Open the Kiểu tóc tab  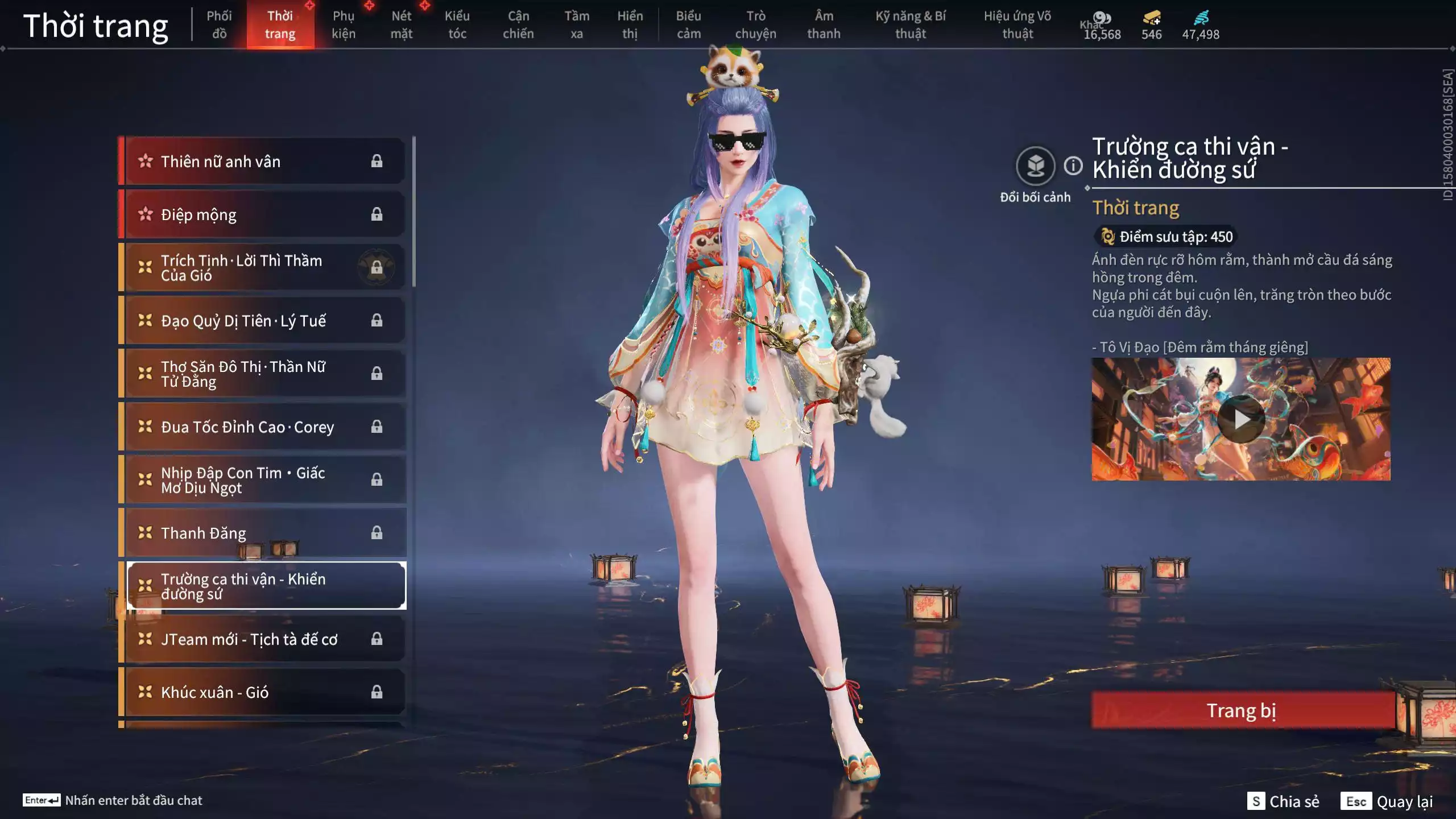(x=457, y=25)
